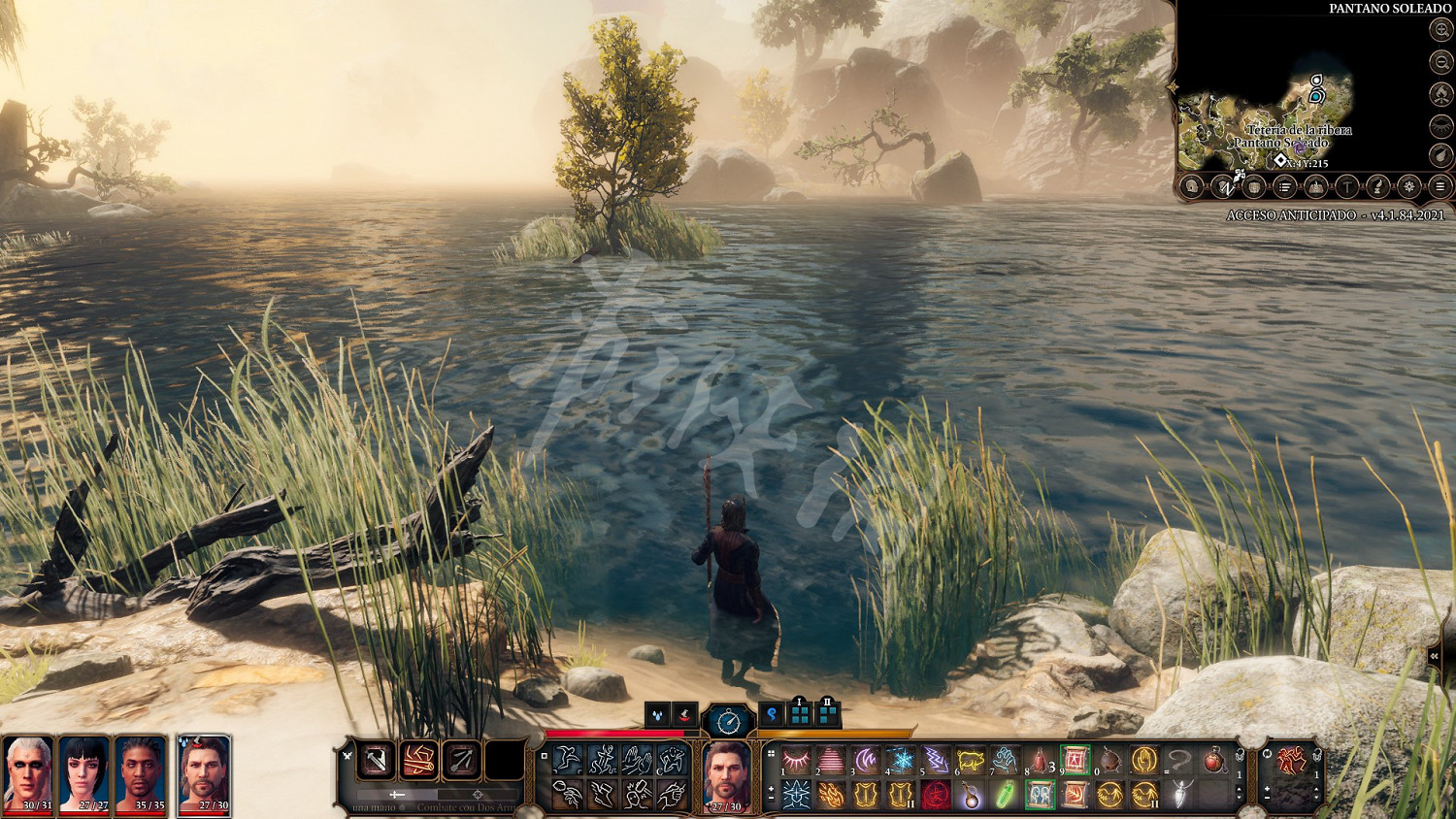Screen dimensions: 1456x819
Task: Select the green glowing vial item
Action: tap(1006, 796)
